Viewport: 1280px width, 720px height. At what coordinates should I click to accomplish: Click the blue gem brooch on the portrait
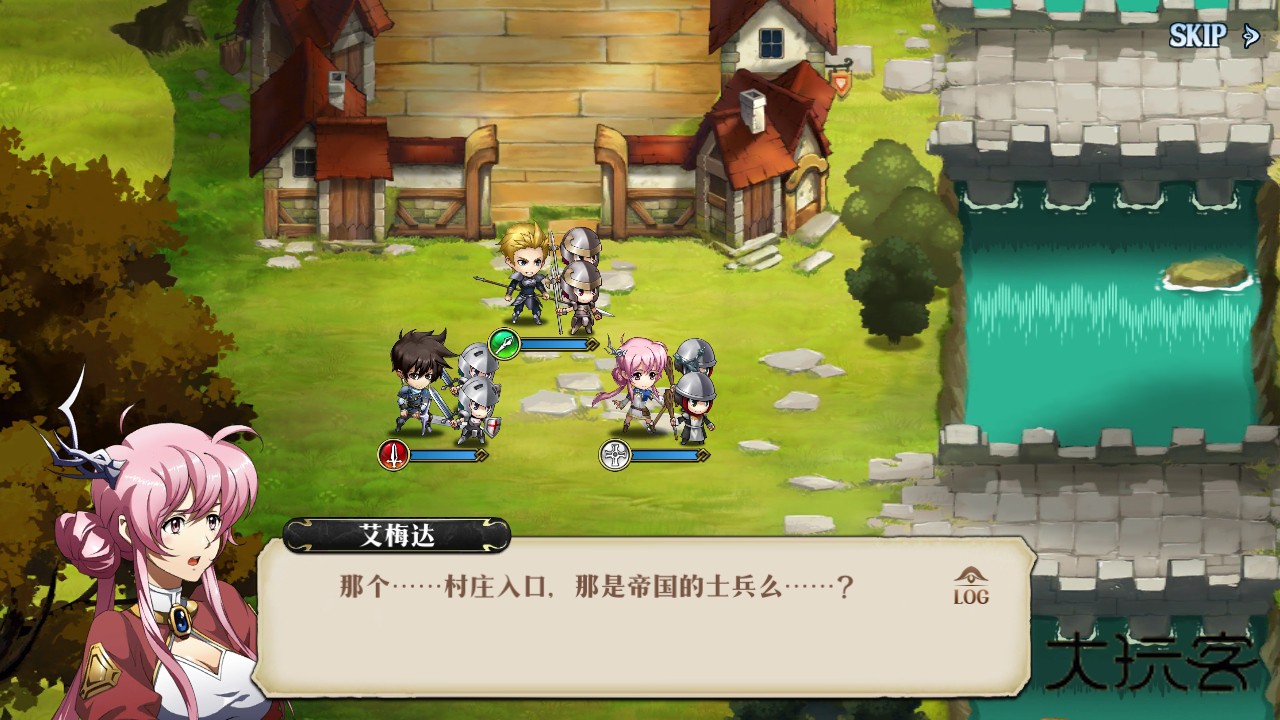pyautogui.click(x=183, y=623)
